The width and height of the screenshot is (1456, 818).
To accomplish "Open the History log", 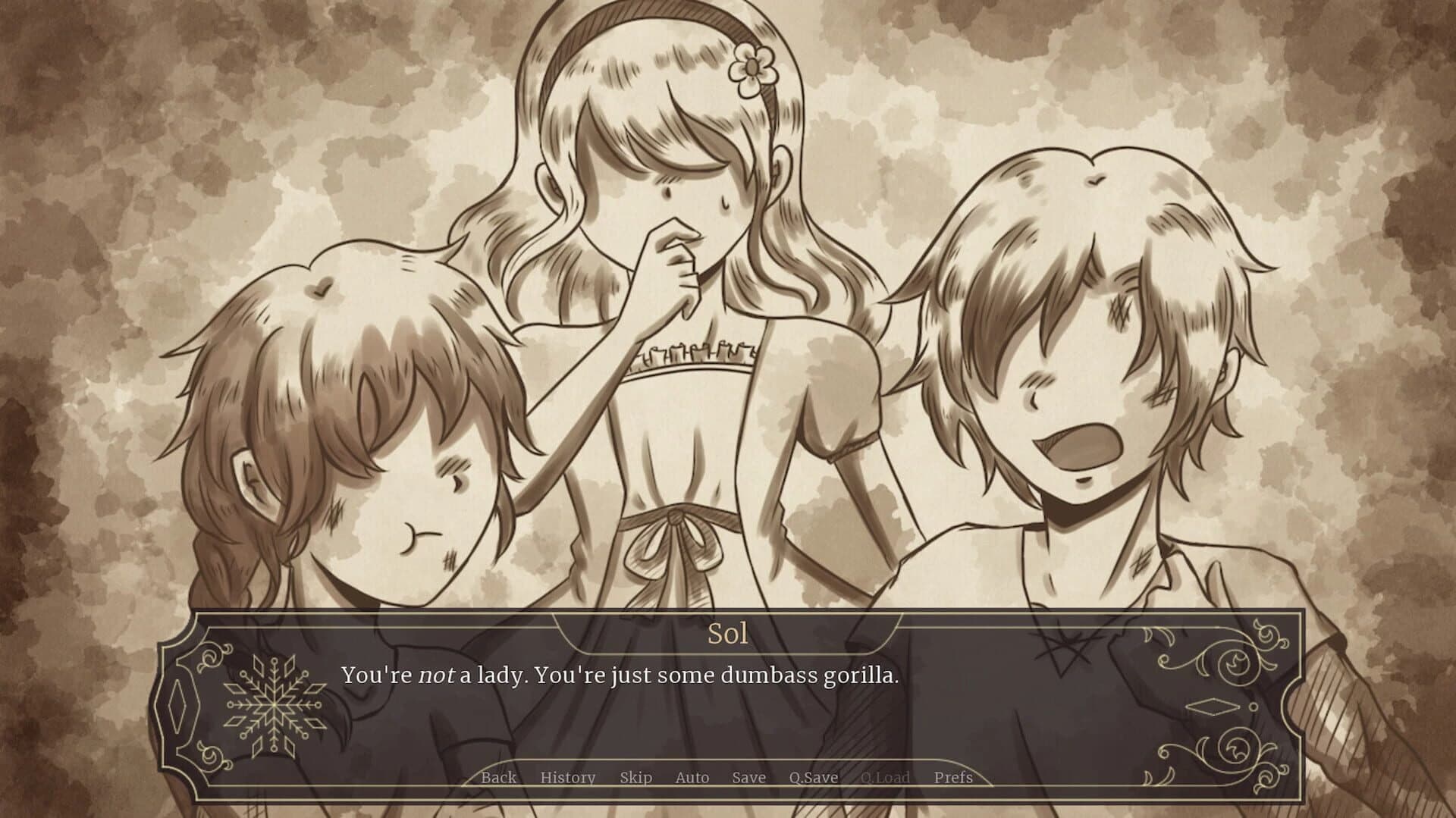I will click(x=568, y=778).
